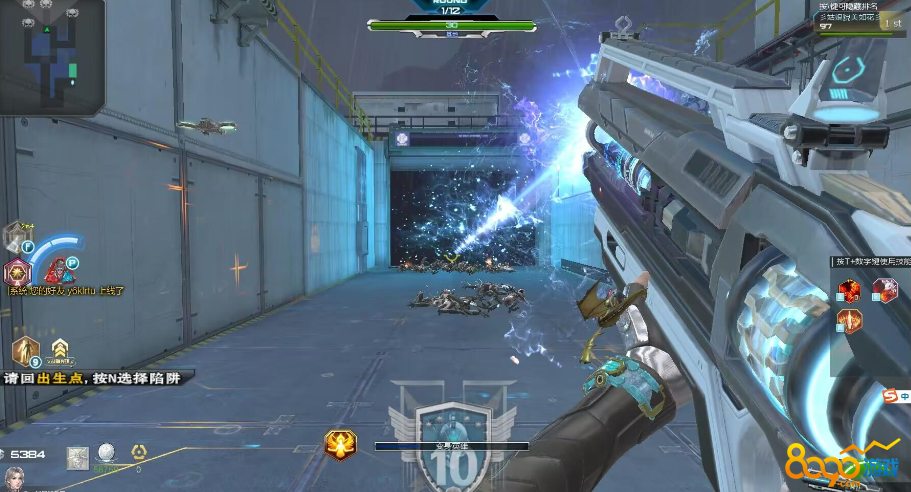
Task: Trigger the orange flame pillar skill
Action: point(850,321)
